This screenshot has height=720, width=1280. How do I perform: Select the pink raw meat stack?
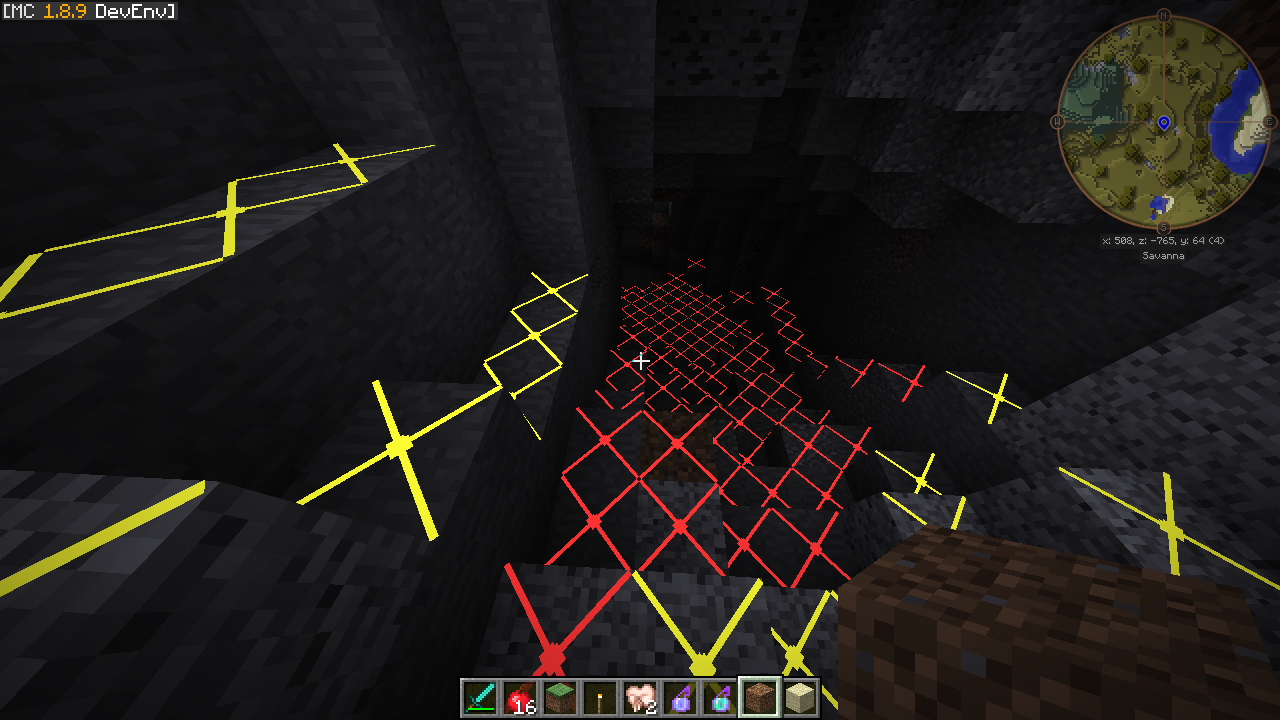tap(640, 698)
